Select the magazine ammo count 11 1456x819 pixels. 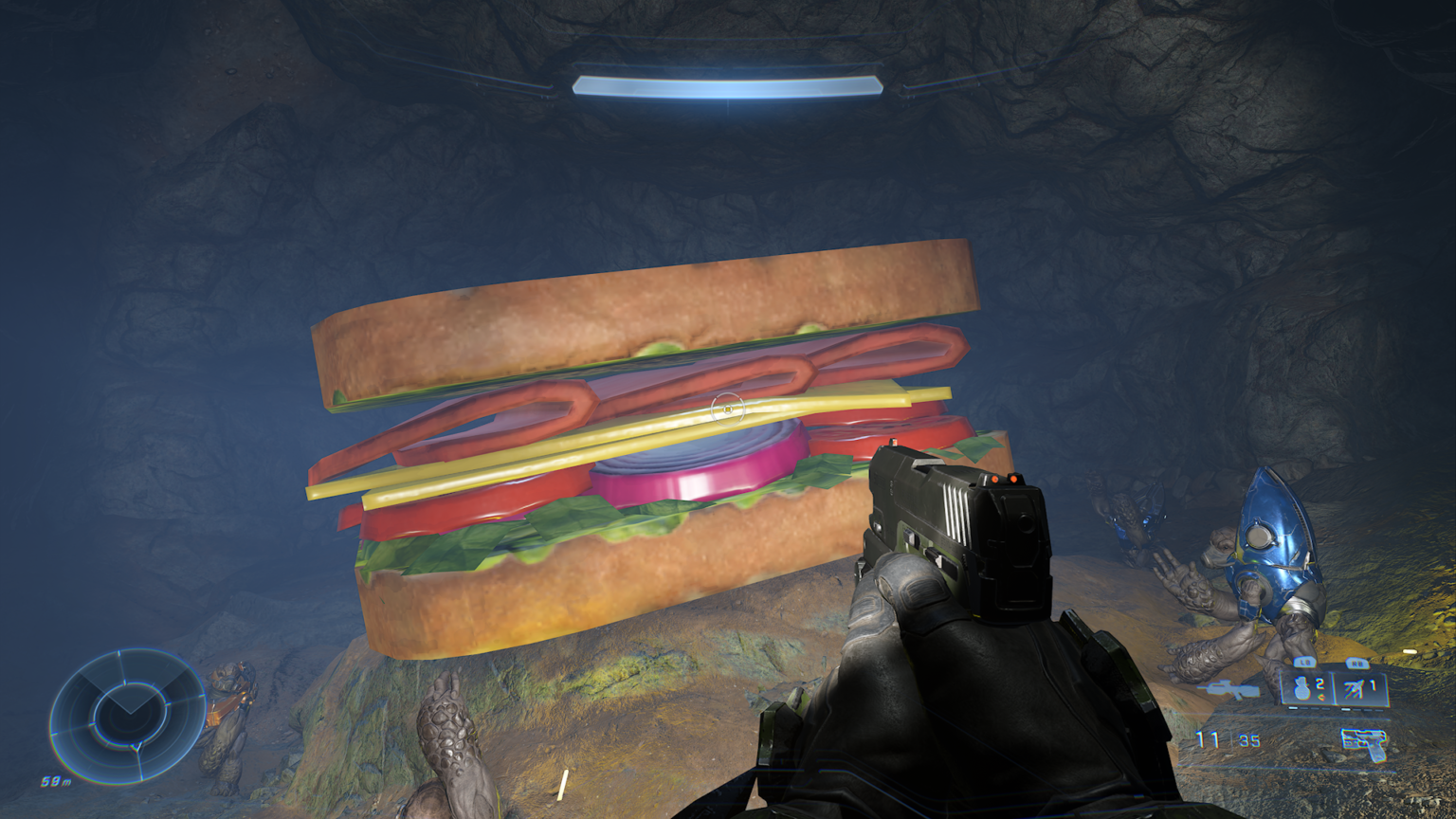(x=1207, y=737)
